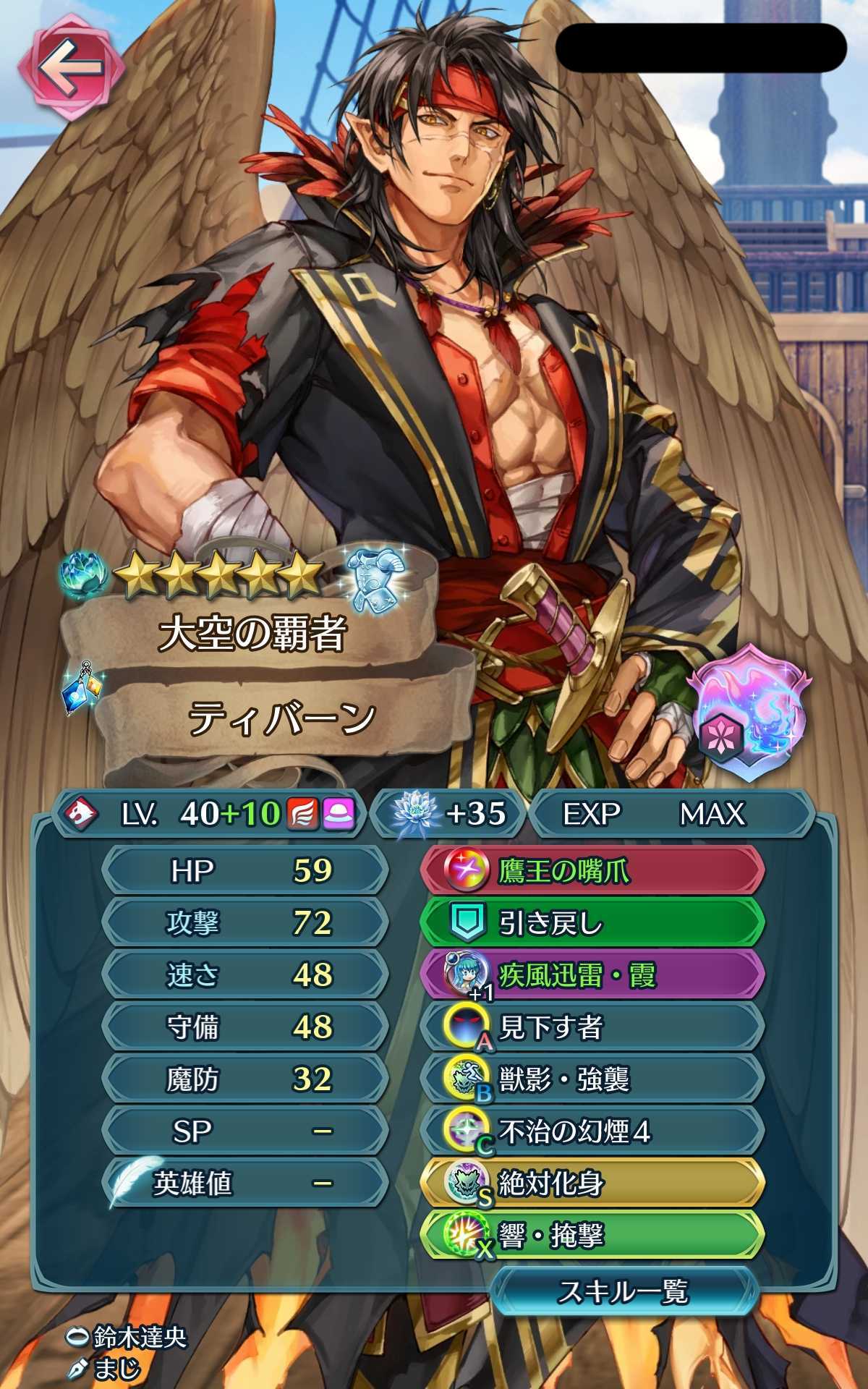Screen dimensions: 868x1389
Task: Show details for A skill 見下す者
Action: click(592, 1027)
